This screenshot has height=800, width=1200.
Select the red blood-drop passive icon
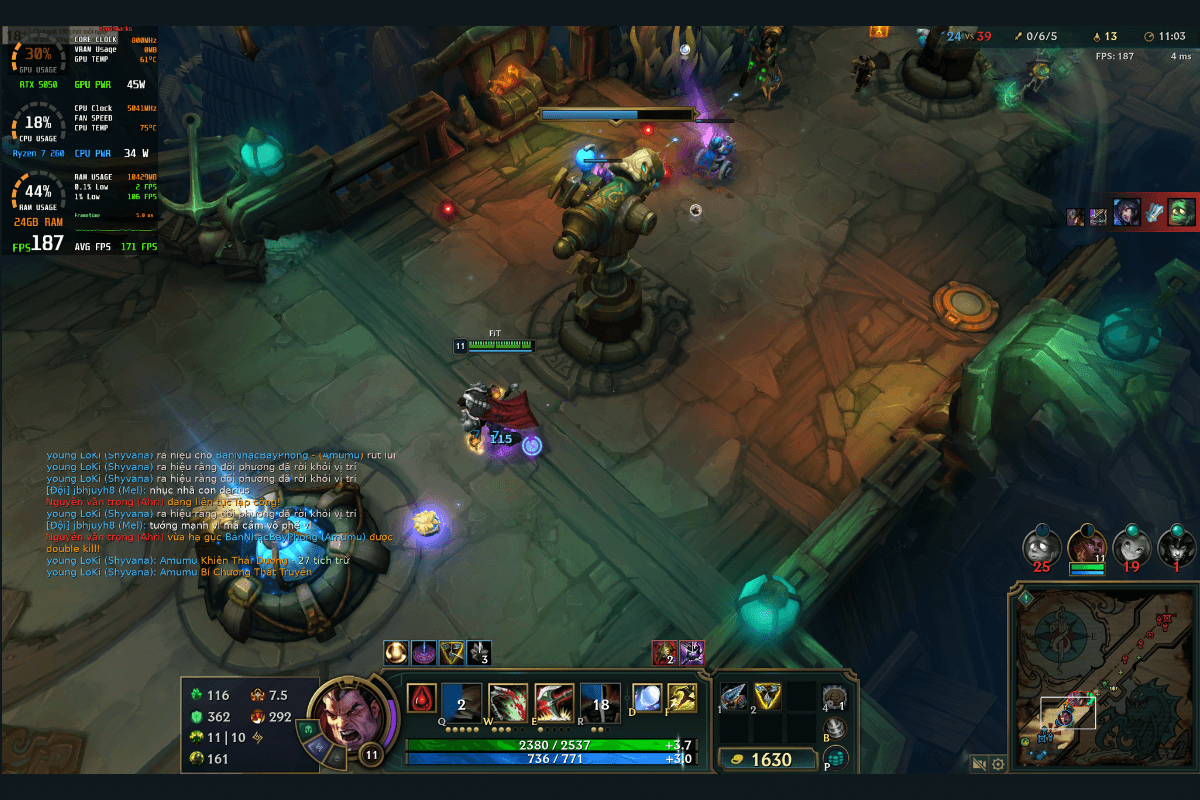point(422,698)
